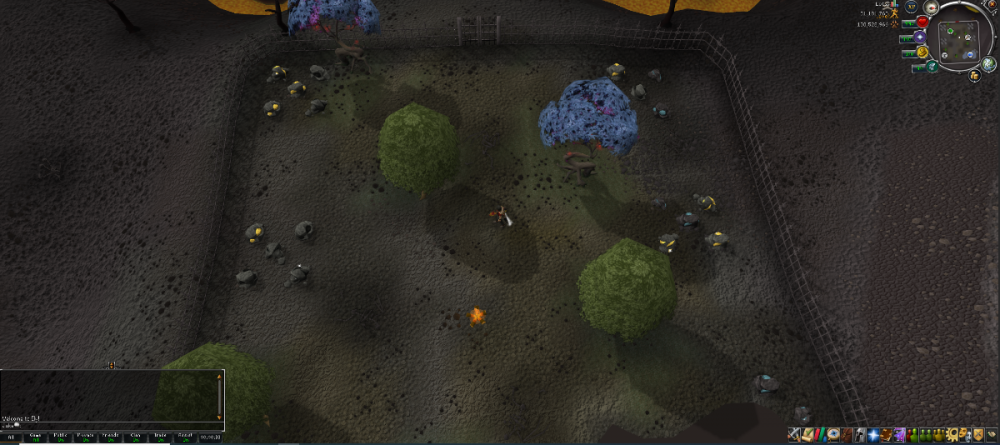1000x445 pixels.
Task: Click the red heart hitpoints orb
Action: 922,22
